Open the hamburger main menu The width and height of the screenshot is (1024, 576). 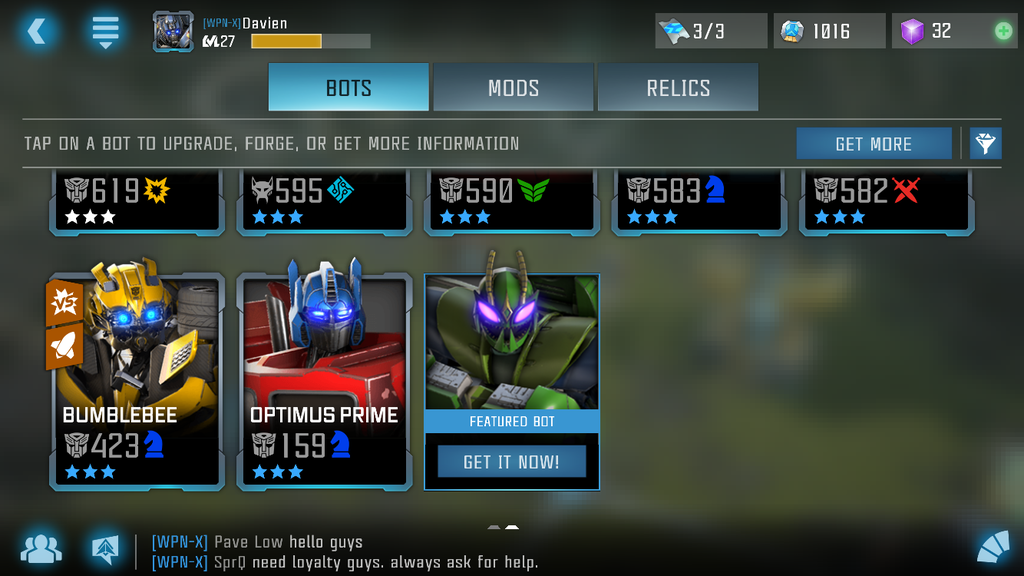(x=105, y=31)
